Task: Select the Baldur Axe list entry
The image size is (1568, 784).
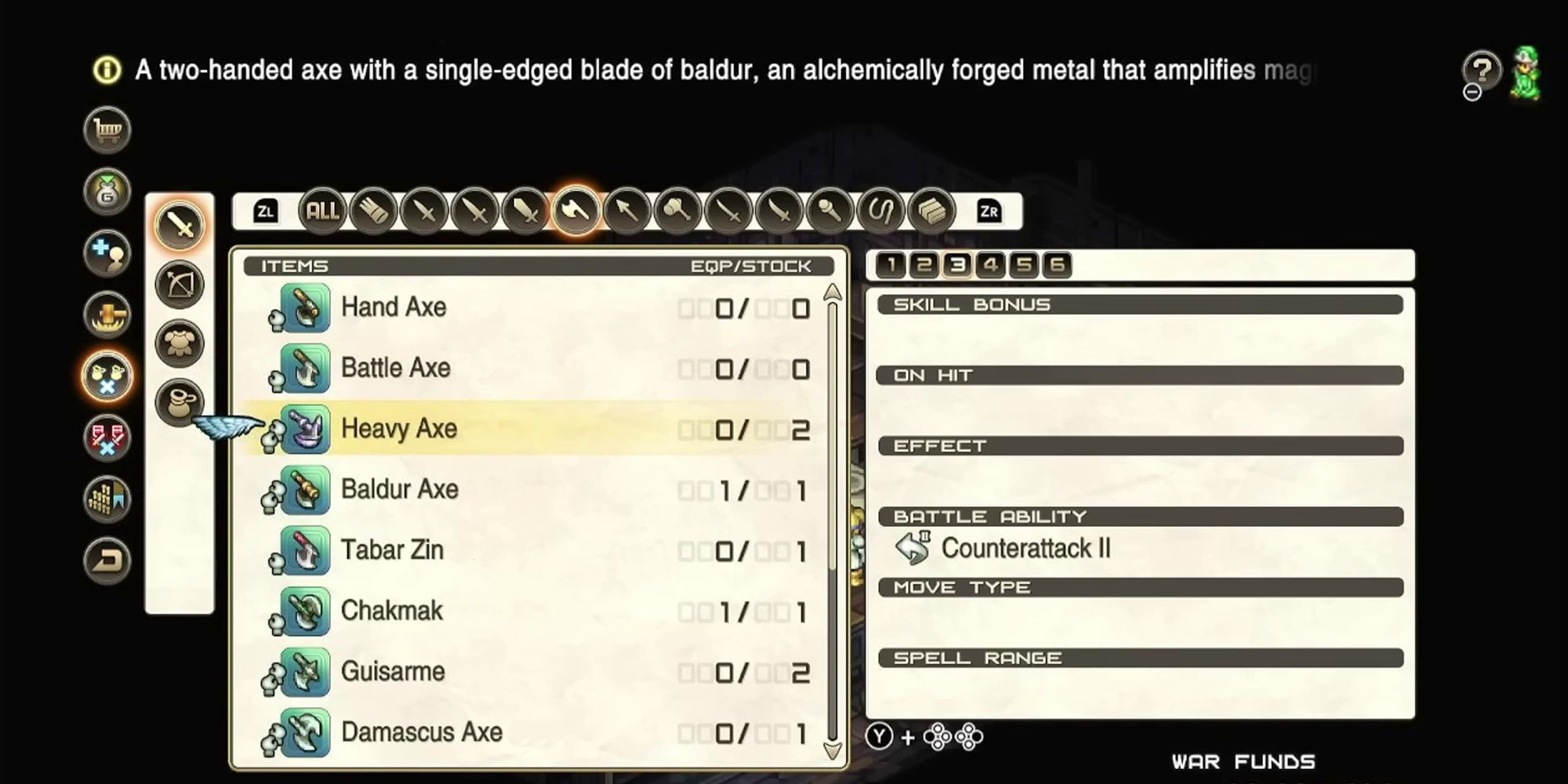Action: point(400,488)
